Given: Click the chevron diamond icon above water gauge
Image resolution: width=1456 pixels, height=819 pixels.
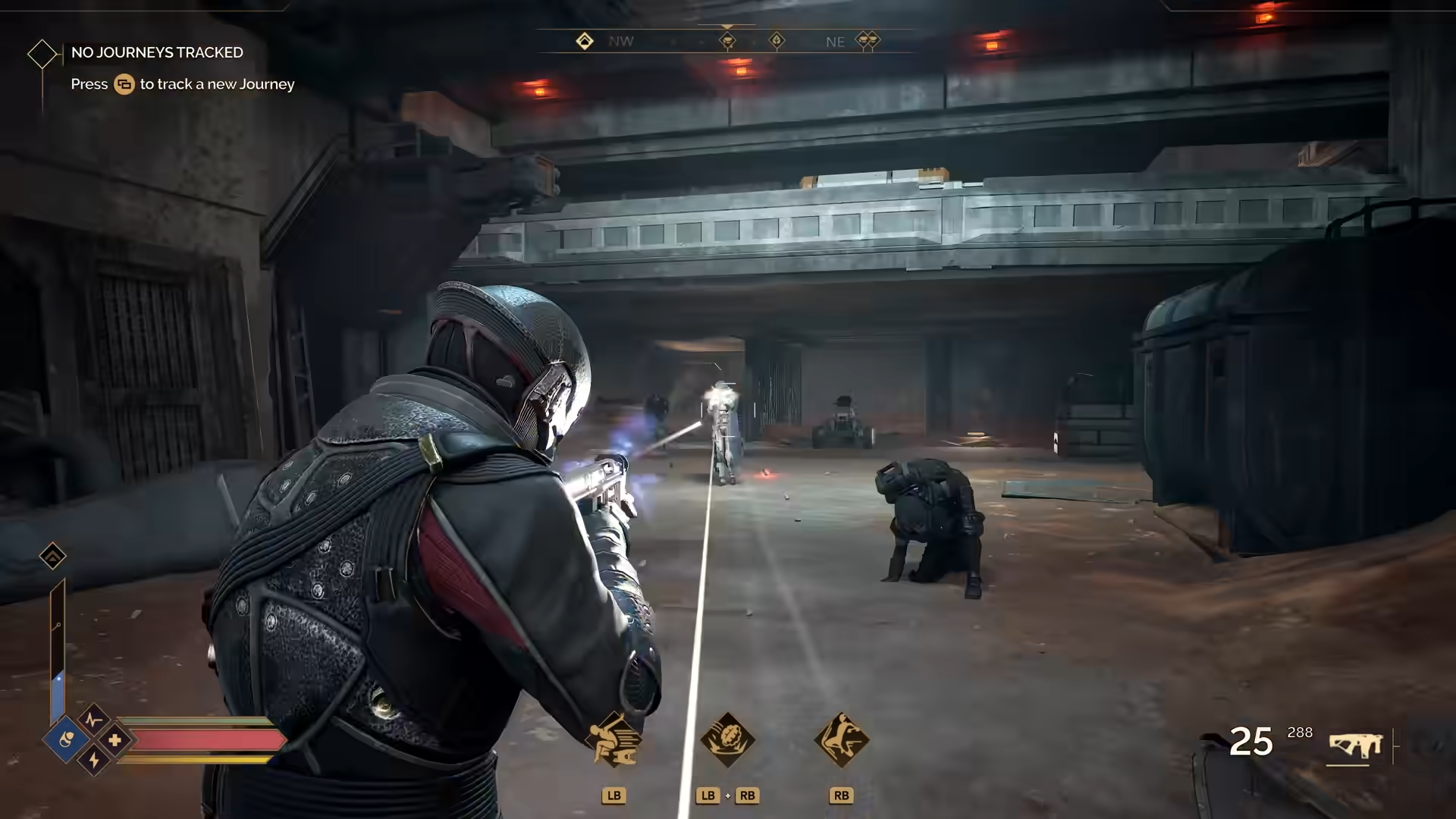Looking at the screenshot, I should point(52,557).
